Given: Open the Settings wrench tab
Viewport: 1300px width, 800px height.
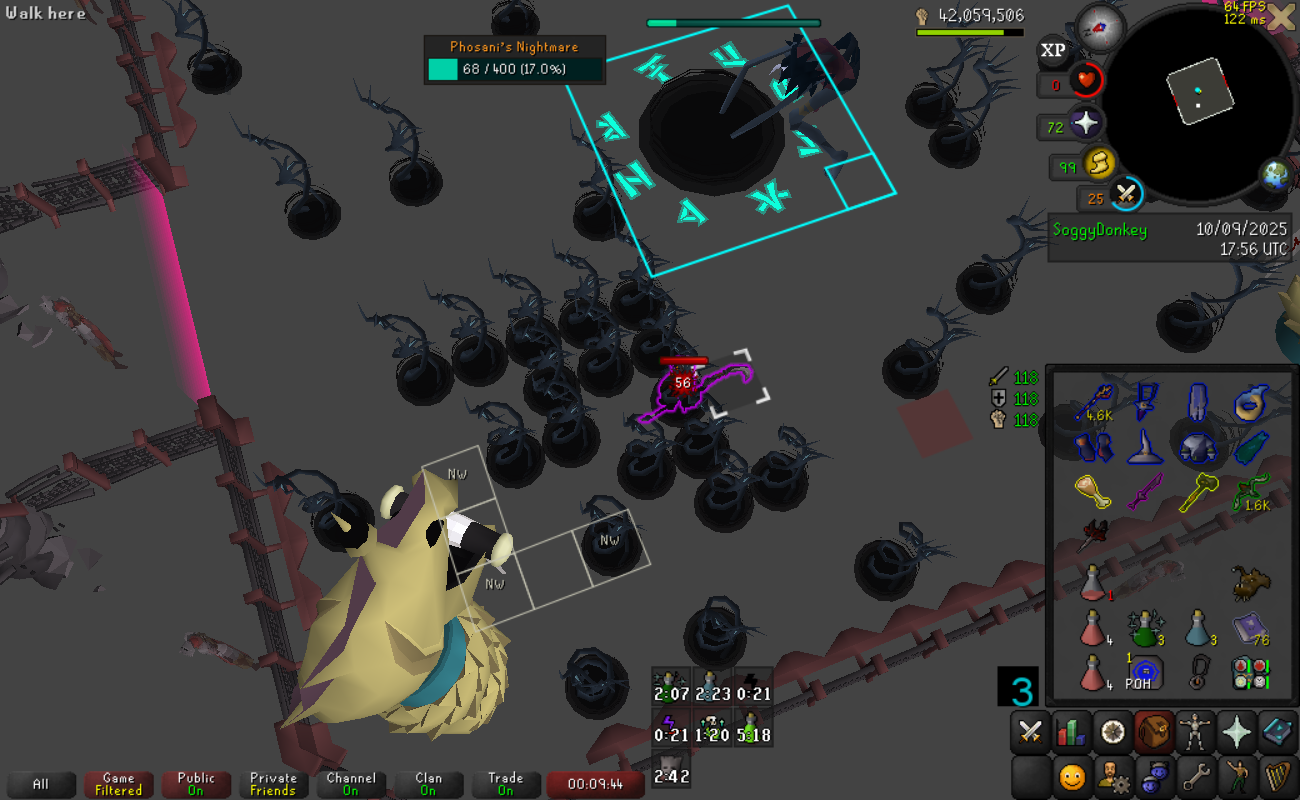Looking at the screenshot, I should click(x=1195, y=775).
